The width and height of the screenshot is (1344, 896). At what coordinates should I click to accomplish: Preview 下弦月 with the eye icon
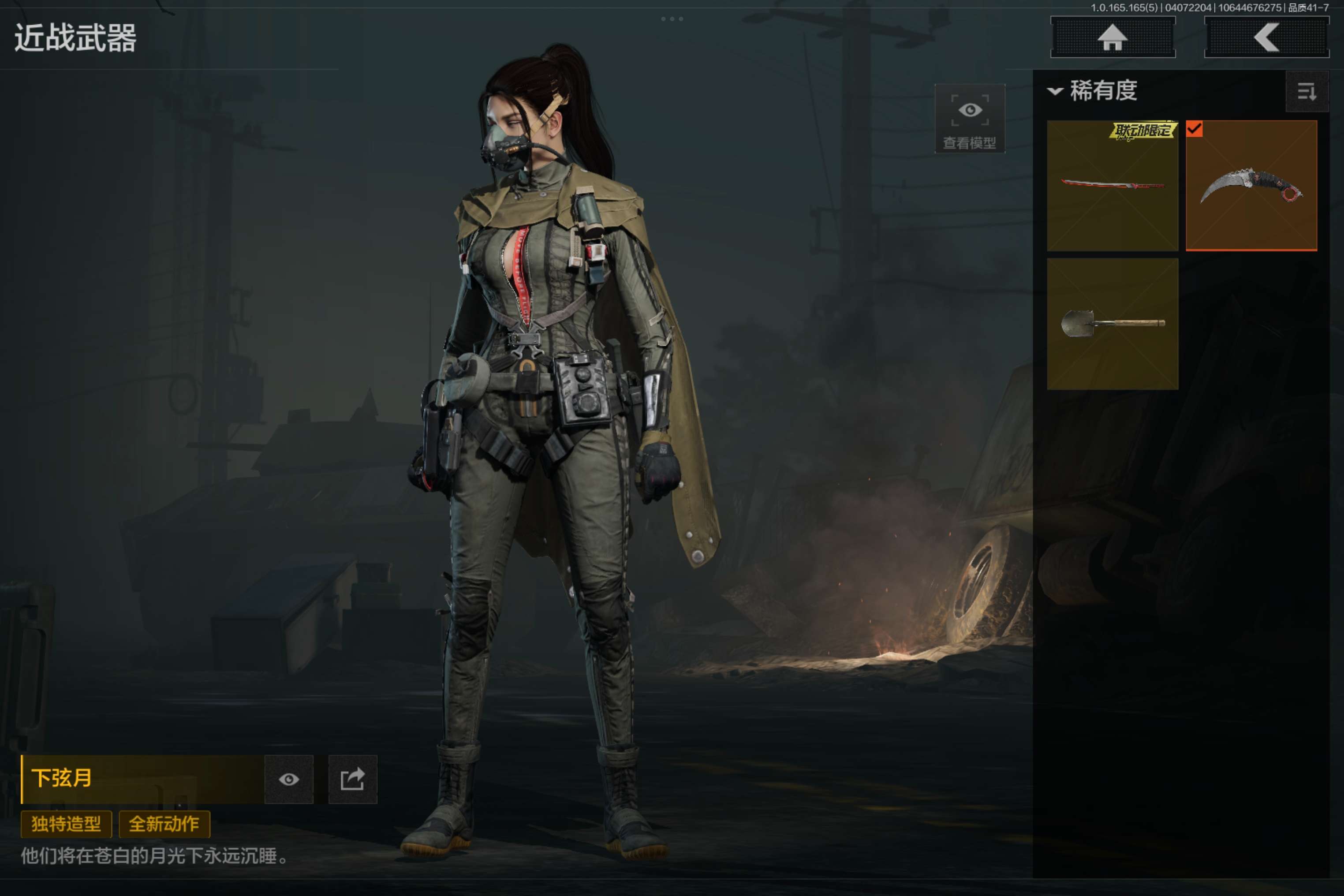(288, 780)
